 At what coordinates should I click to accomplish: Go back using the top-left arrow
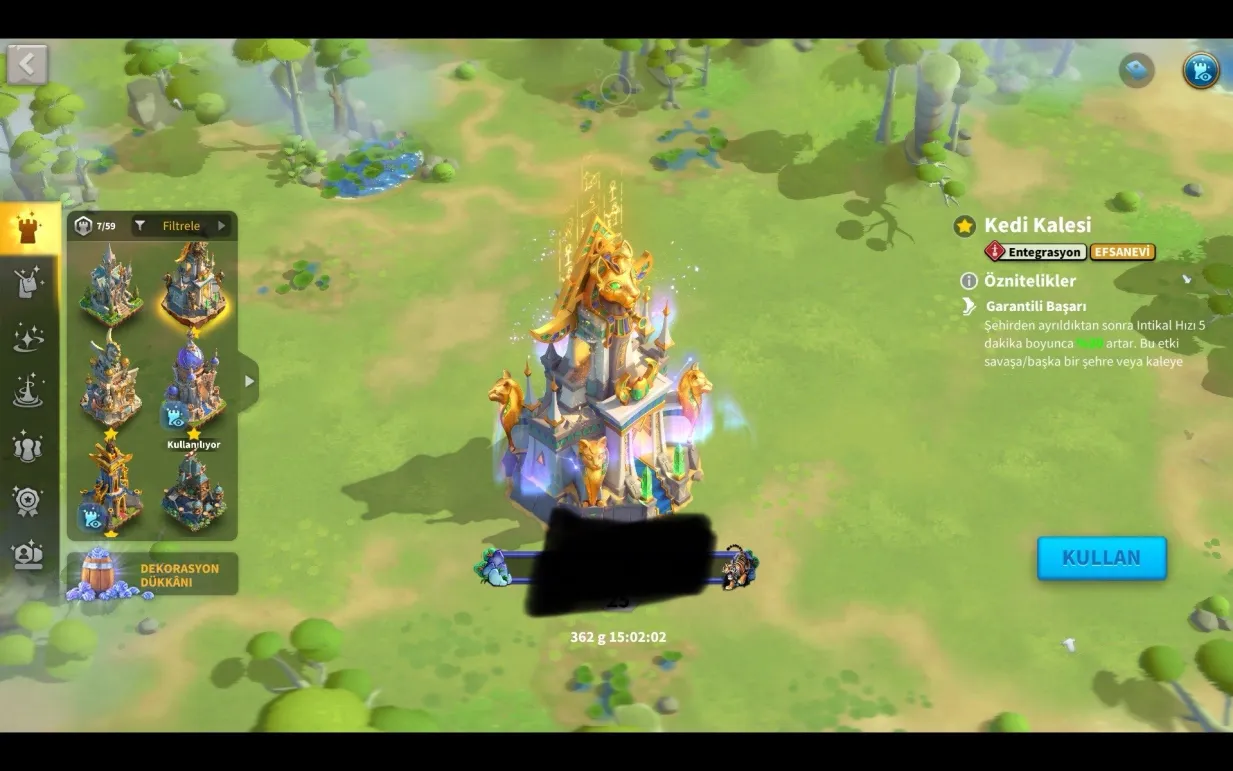pyautogui.click(x=27, y=65)
